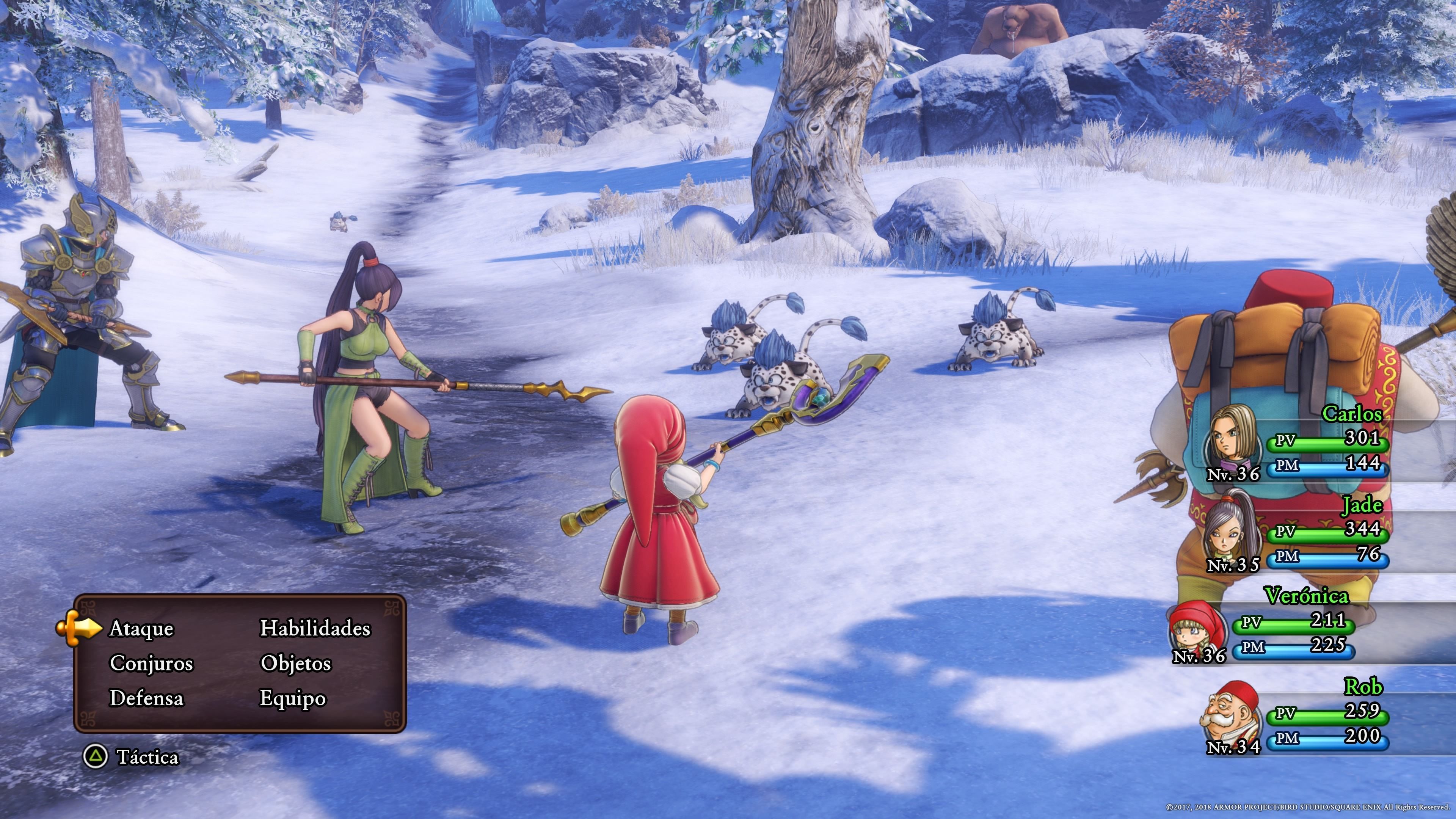Open the Habilidades menu

[315, 629]
